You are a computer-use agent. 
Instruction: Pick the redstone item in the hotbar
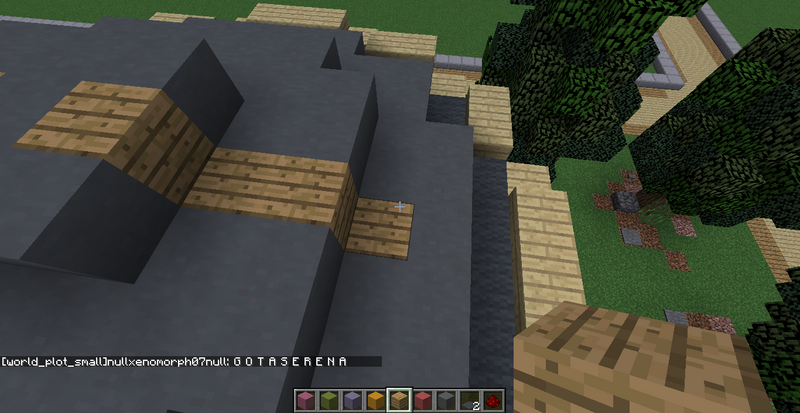[x=494, y=401]
